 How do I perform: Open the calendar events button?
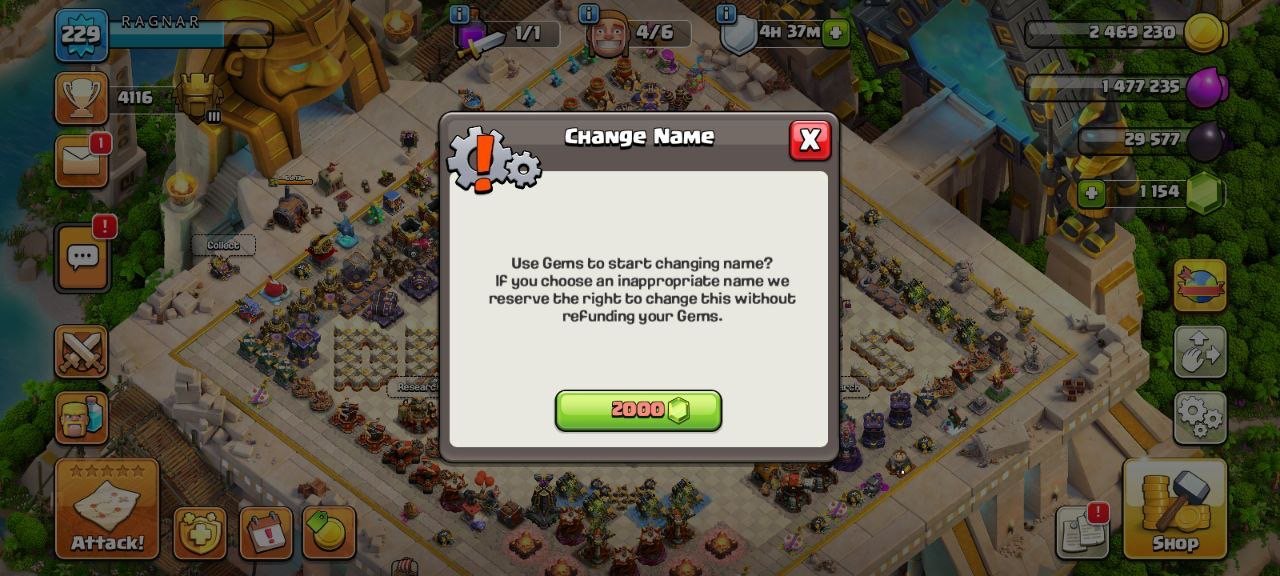tap(266, 533)
